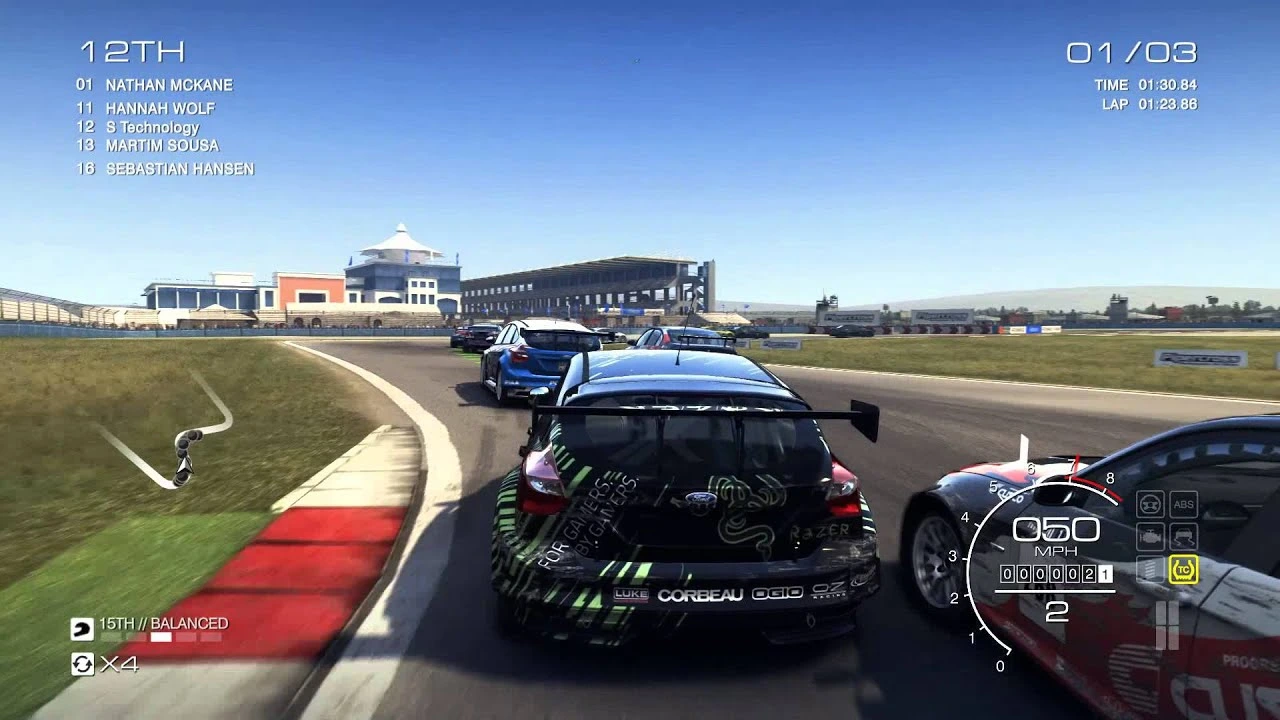
Task: Enable the highlighted traction control toggle
Action: pyautogui.click(x=1183, y=568)
